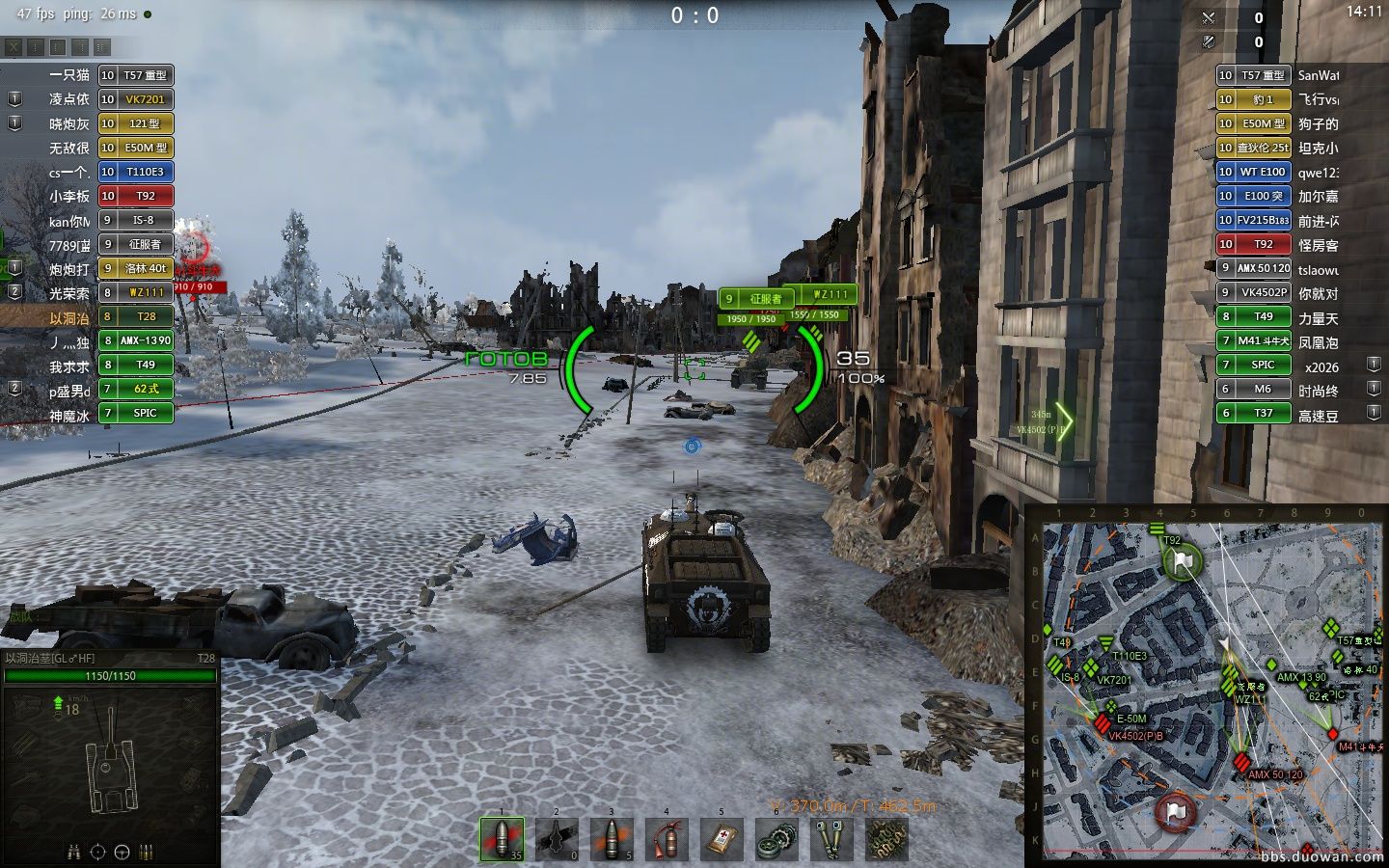Select the AP shell in slot 1
This screenshot has width=1389, height=868.
[502, 838]
